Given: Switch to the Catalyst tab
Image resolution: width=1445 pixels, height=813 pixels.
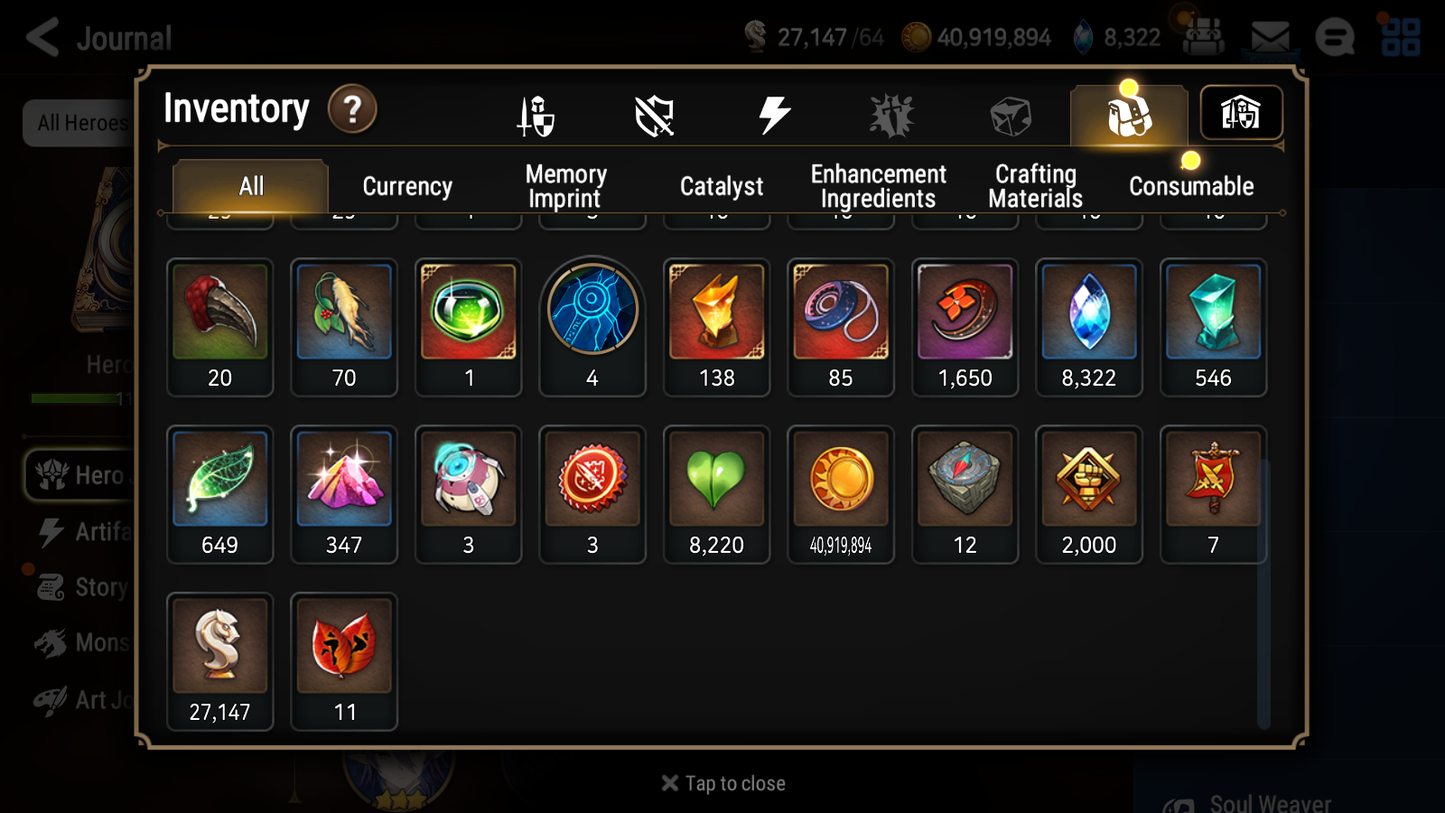Looking at the screenshot, I should (722, 186).
